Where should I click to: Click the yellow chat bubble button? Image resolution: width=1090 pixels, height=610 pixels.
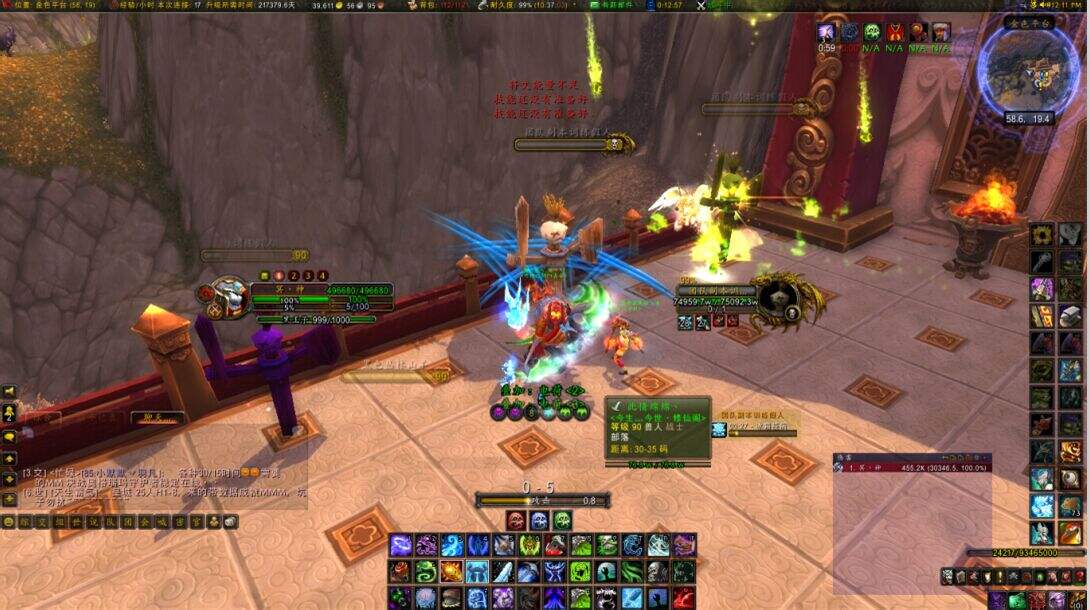pos(9,437)
